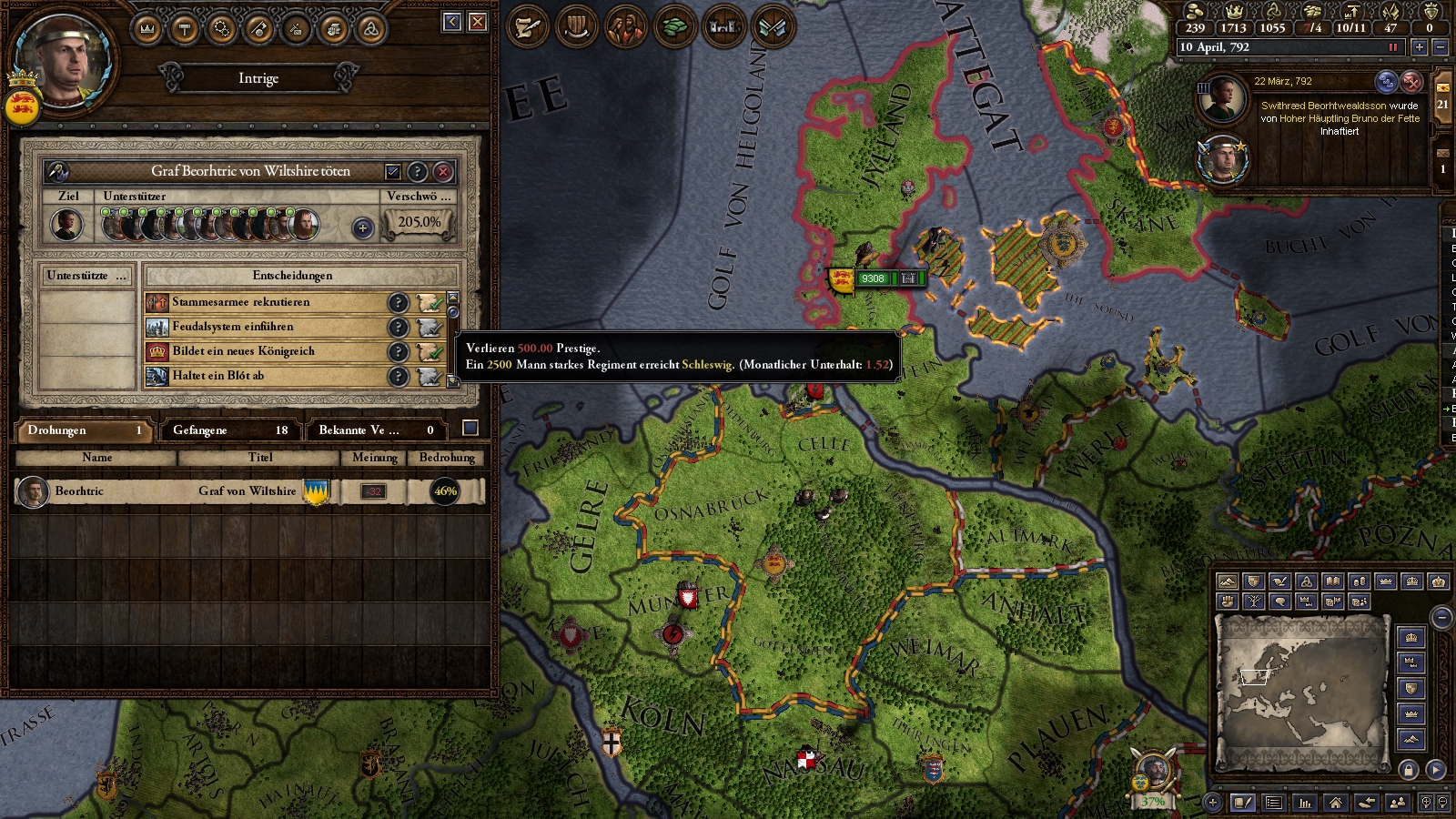Decrease game speed with minus button
1456x819 pixels.
pos(1440,47)
